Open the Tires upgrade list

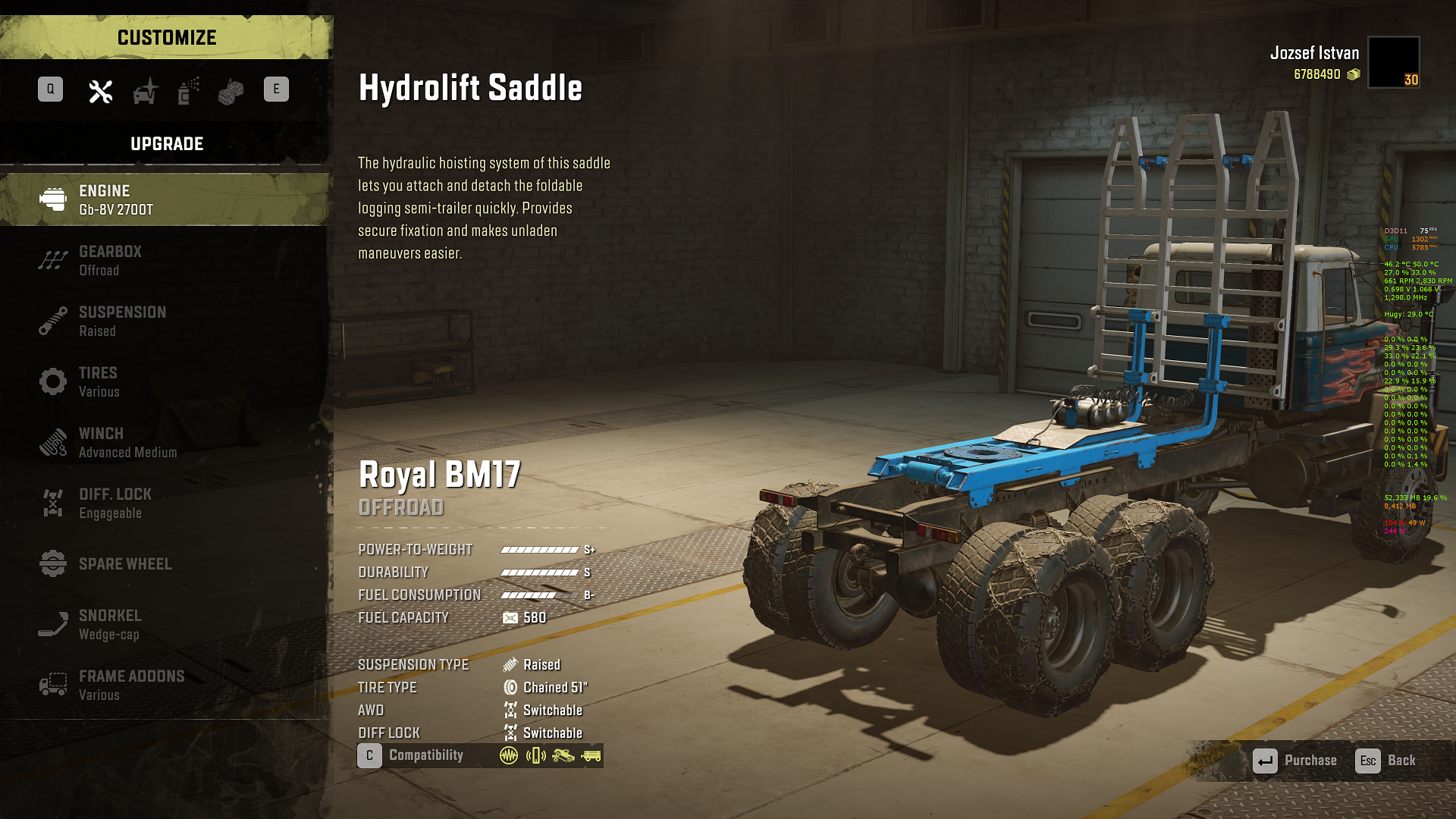tap(165, 381)
